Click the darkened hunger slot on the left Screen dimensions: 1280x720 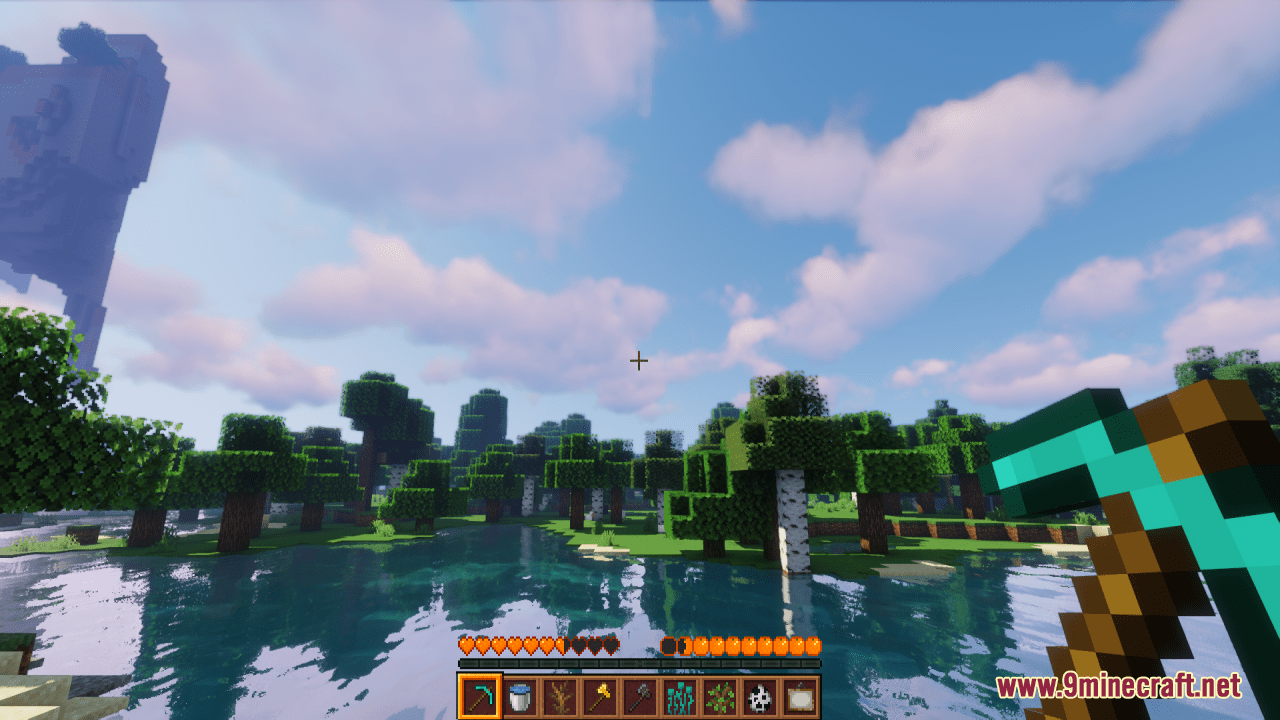click(x=667, y=645)
